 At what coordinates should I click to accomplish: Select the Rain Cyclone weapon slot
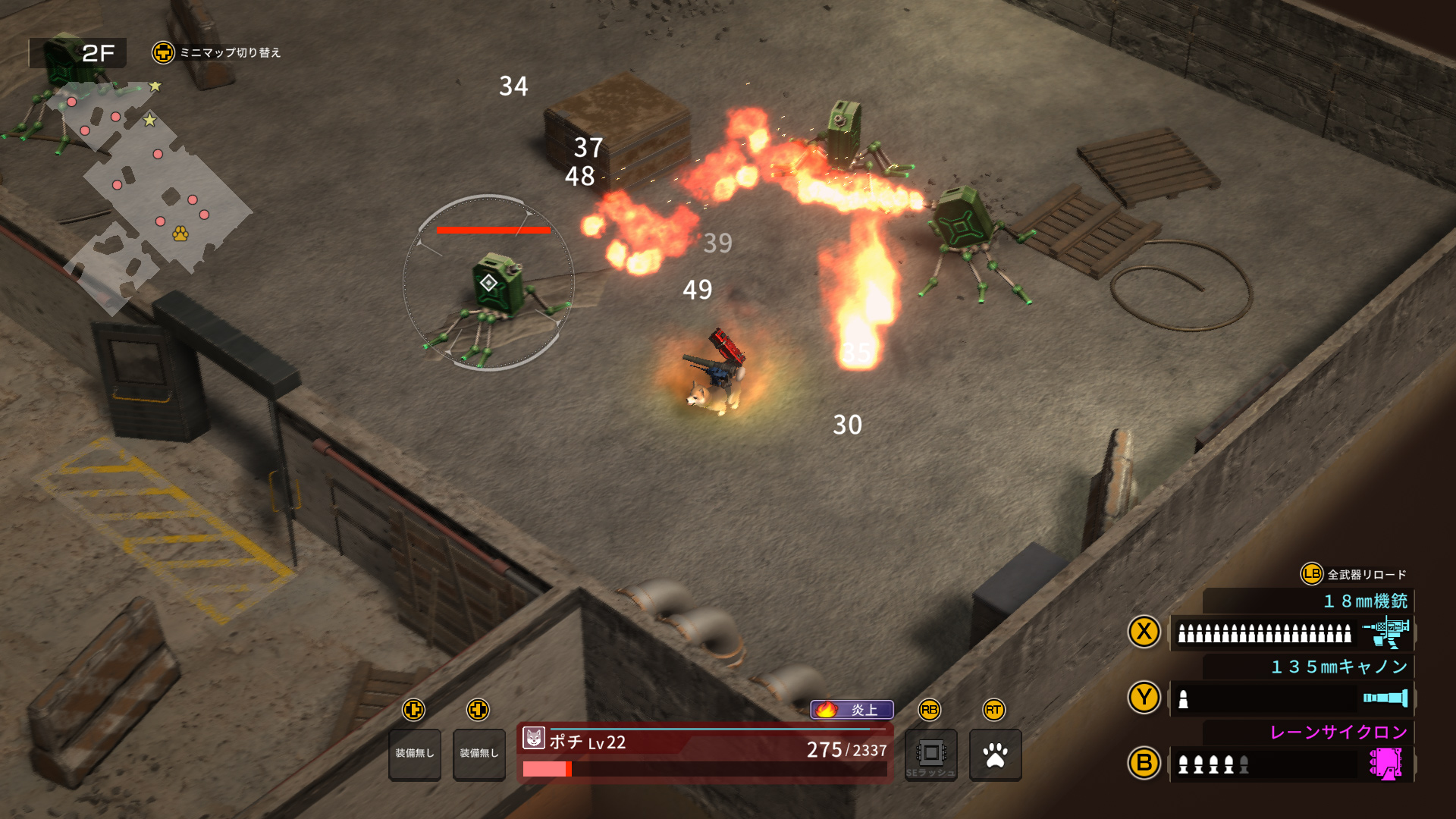1291,764
